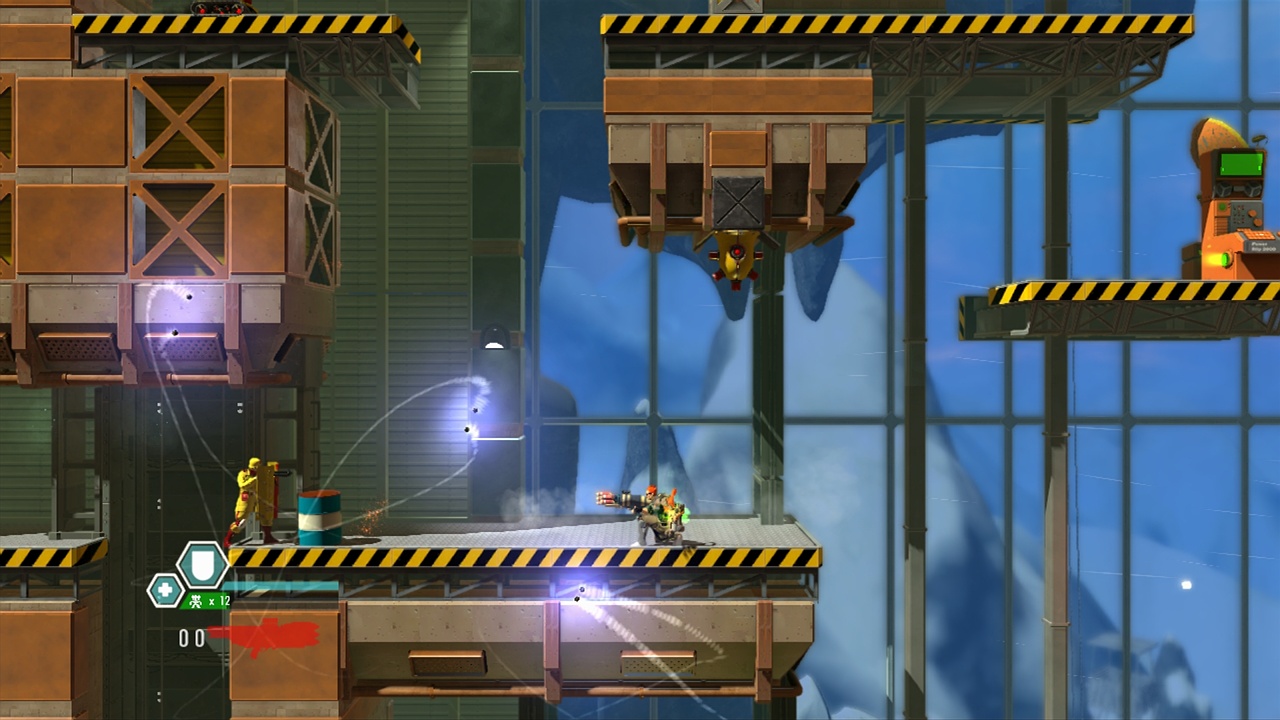Click the cyan health bar above the HUD

[x=280, y=586]
